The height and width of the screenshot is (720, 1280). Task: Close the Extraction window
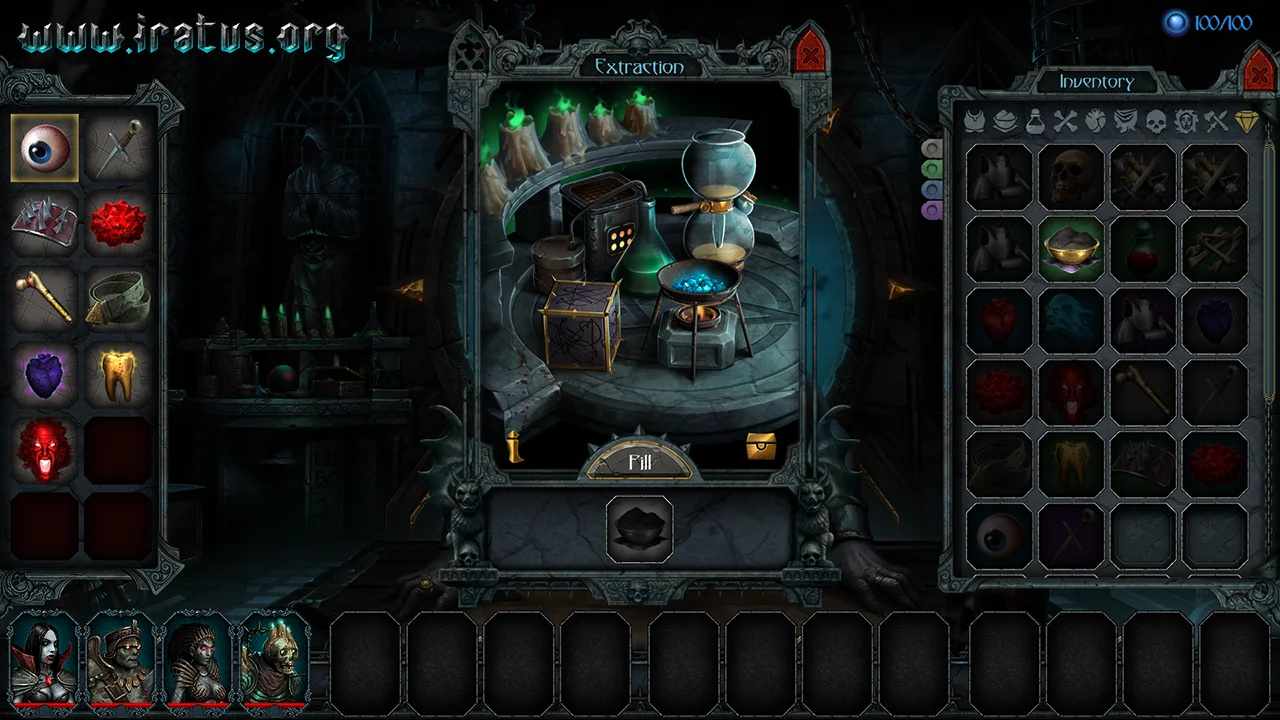tap(809, 51)
